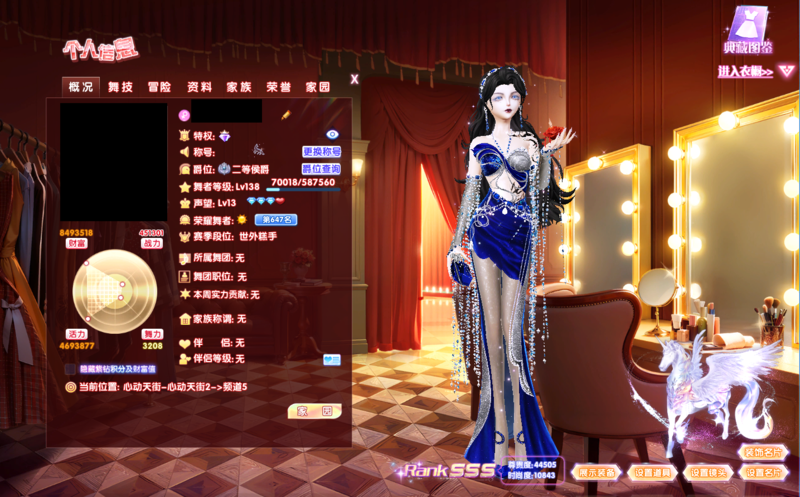Open the 家园 tab

(318, 87)
